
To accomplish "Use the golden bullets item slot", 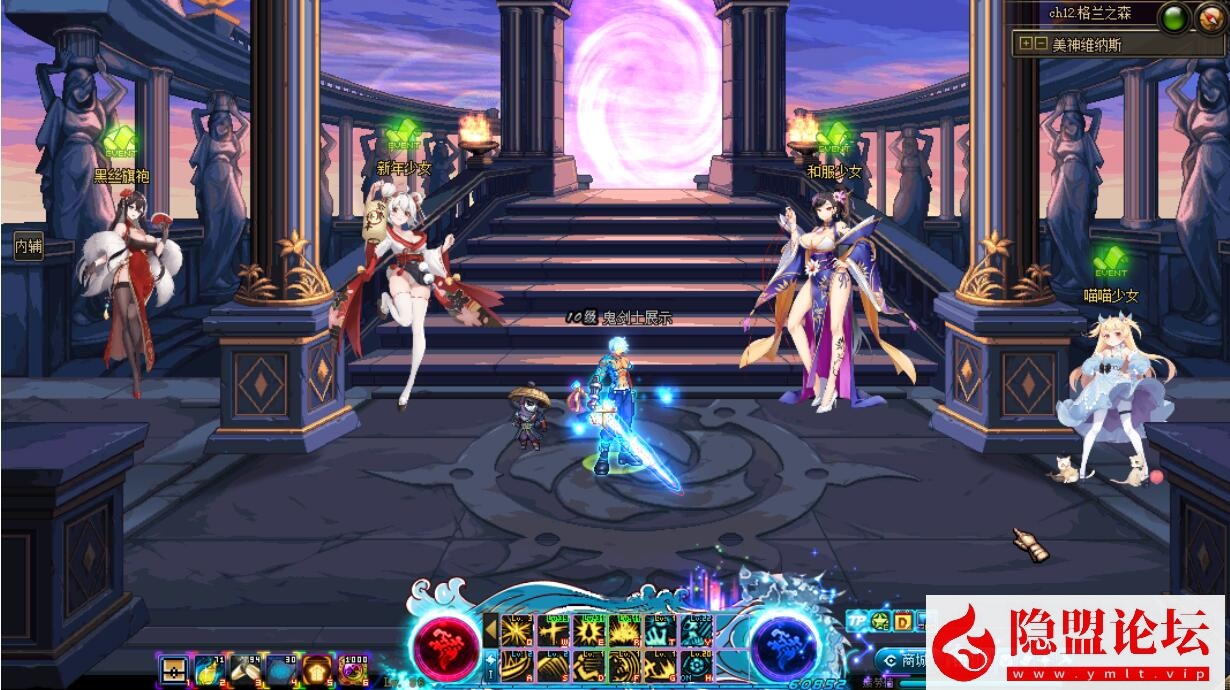I will click(x=244, y=669).
